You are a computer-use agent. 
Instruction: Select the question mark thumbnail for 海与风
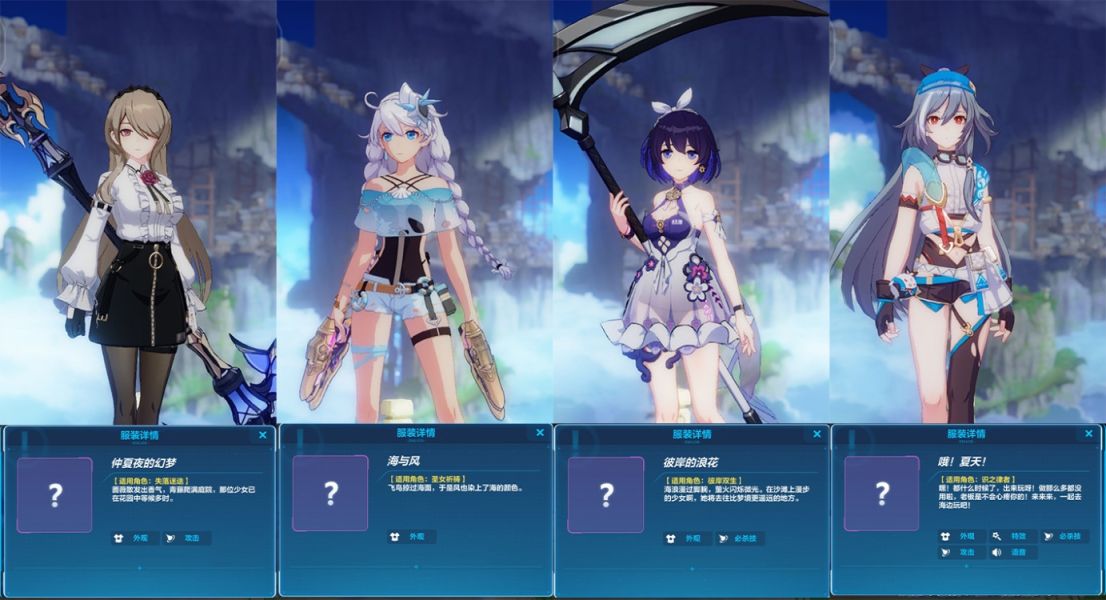[330, 493]
